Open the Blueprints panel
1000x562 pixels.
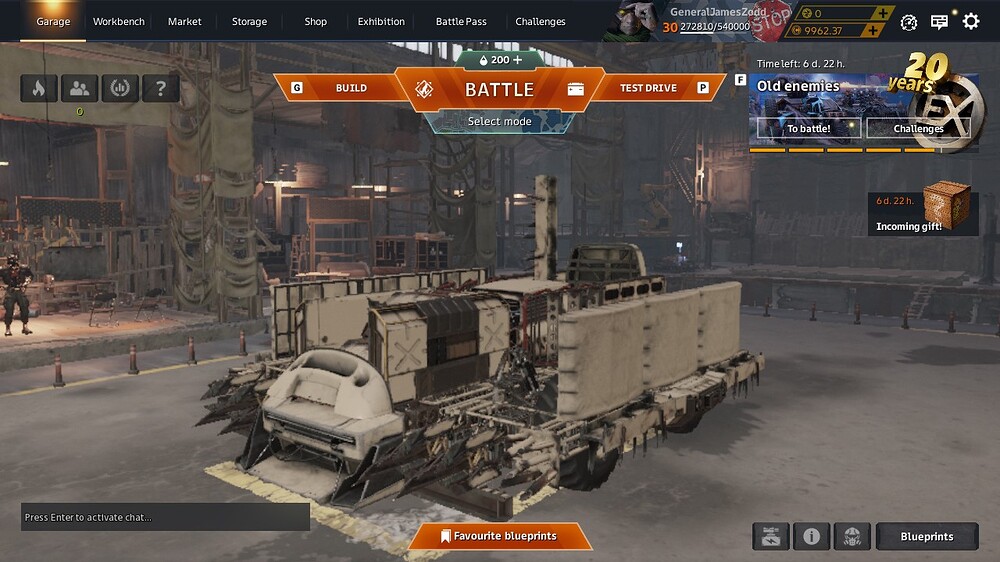click(x=926, y=537)
